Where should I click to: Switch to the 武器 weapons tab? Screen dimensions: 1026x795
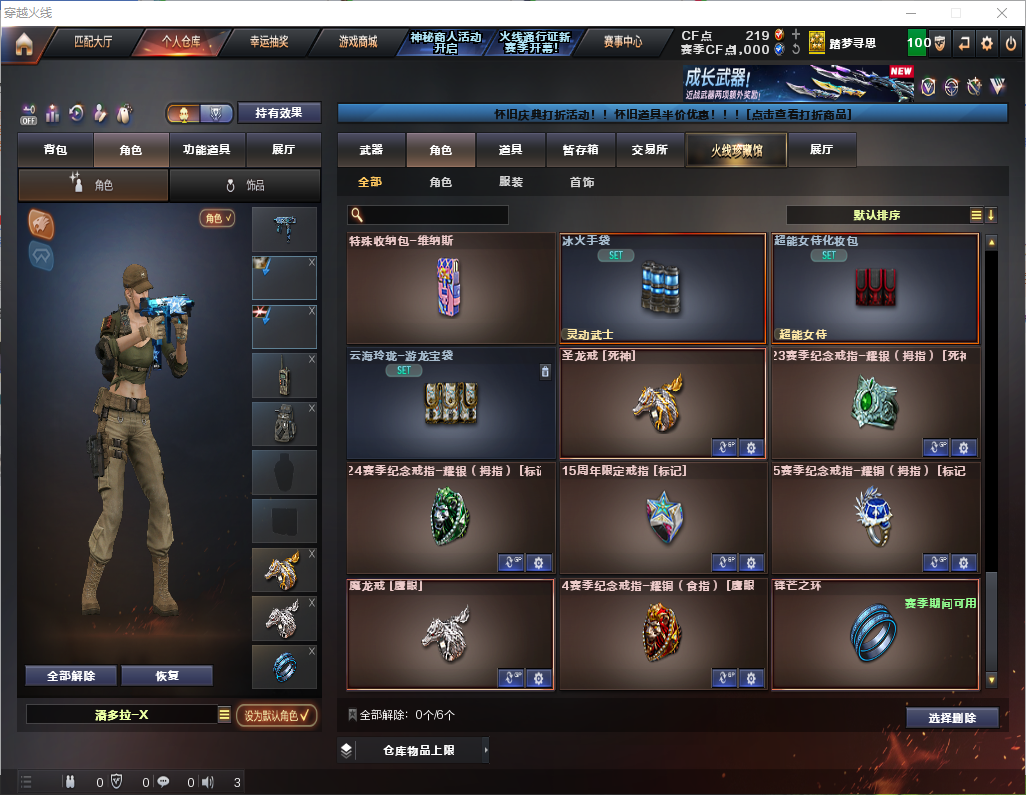click(x=371, y=150)
